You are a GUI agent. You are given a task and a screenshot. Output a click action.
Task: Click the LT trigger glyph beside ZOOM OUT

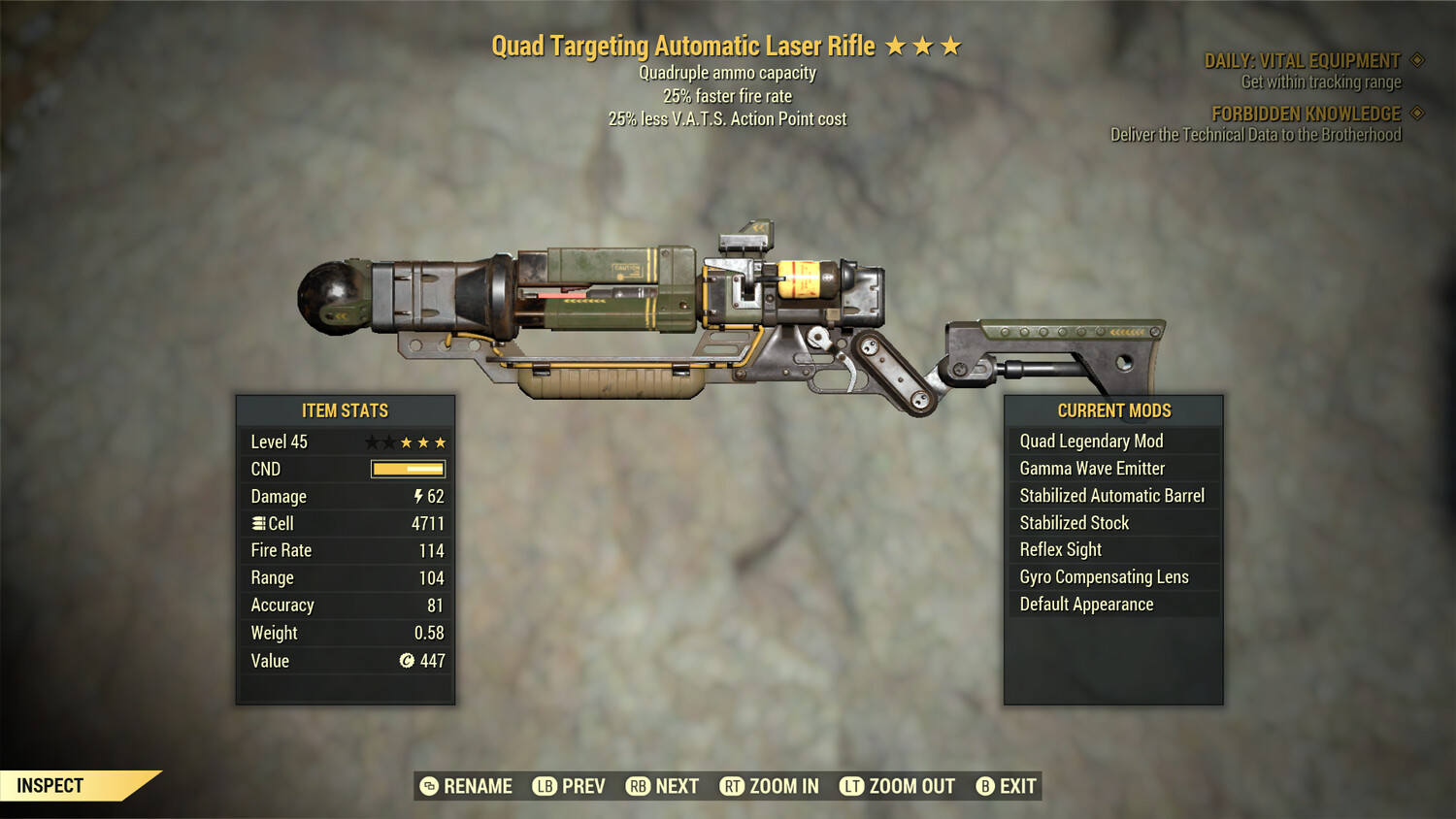coord(851,786)
